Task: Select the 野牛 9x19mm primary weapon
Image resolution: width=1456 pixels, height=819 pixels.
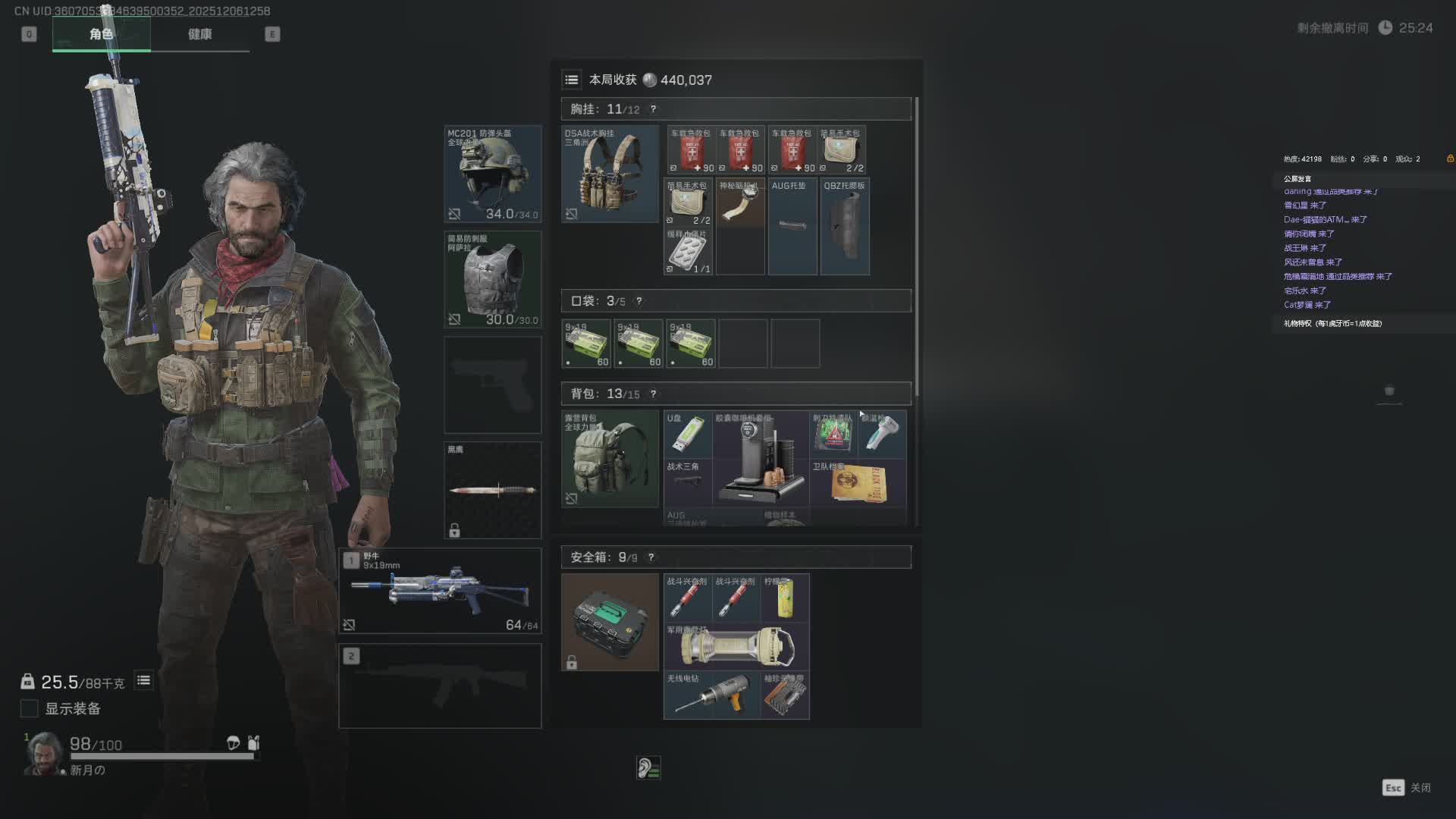Action: (440, 591)
